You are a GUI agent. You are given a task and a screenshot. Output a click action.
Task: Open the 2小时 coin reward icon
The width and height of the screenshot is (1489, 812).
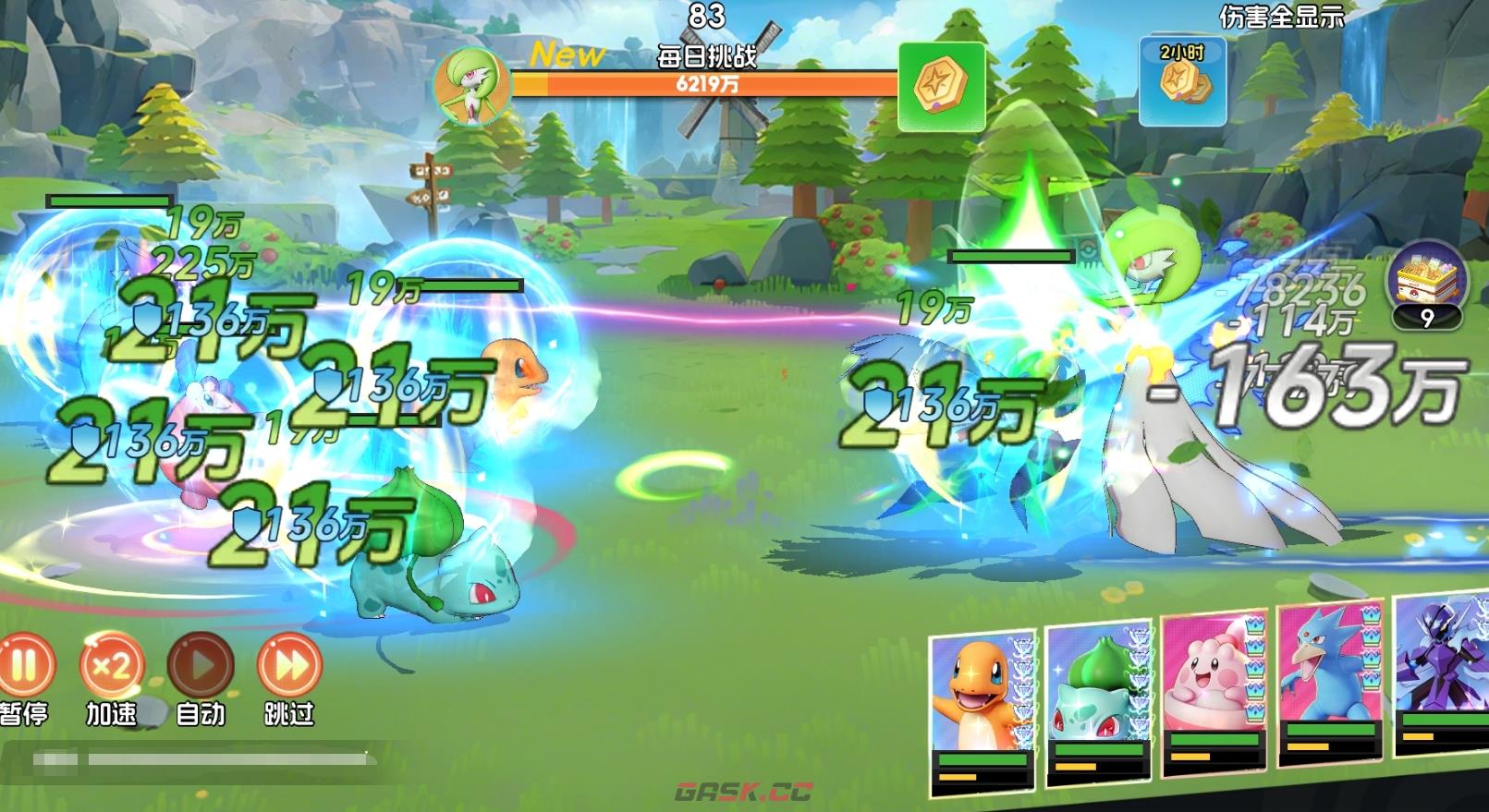click(1182, 82)
